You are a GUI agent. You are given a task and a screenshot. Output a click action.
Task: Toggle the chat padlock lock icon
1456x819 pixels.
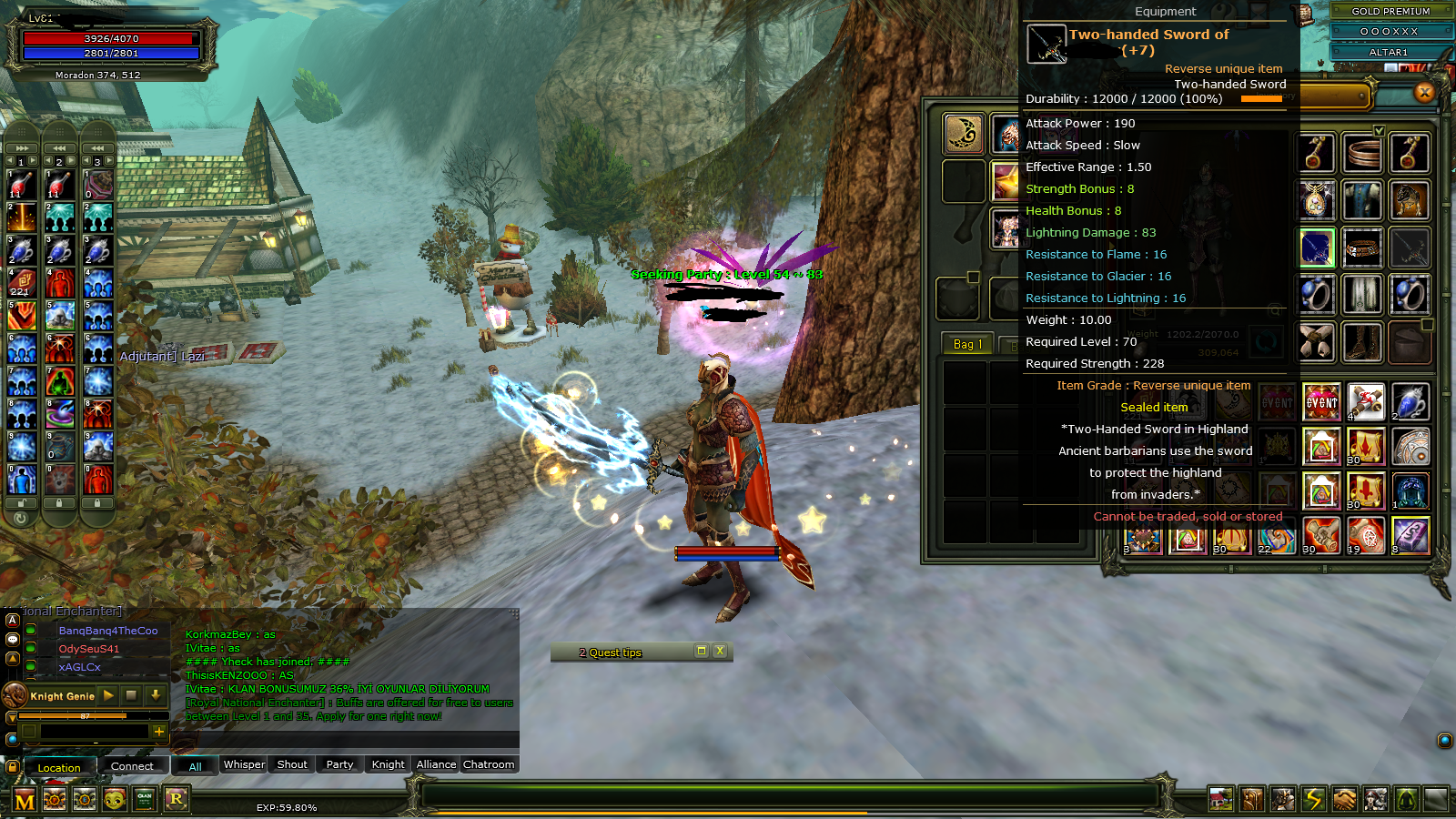point(12,767)
